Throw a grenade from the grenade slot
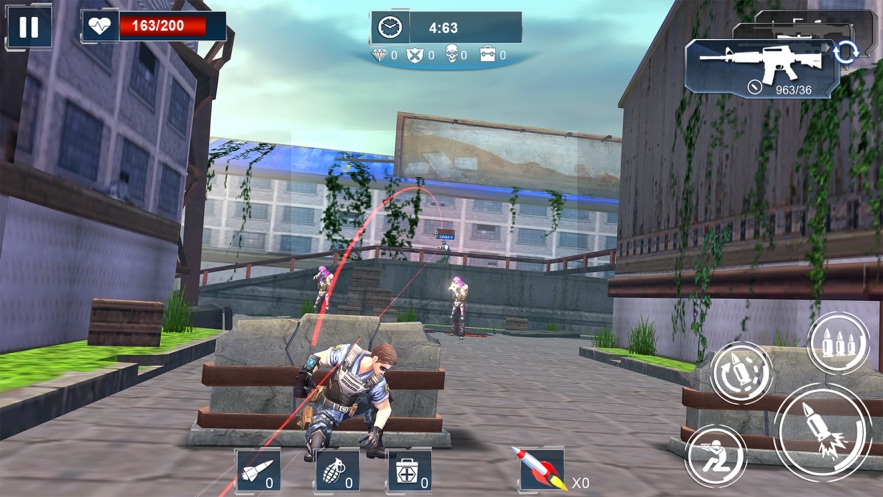 click(336, 470)
